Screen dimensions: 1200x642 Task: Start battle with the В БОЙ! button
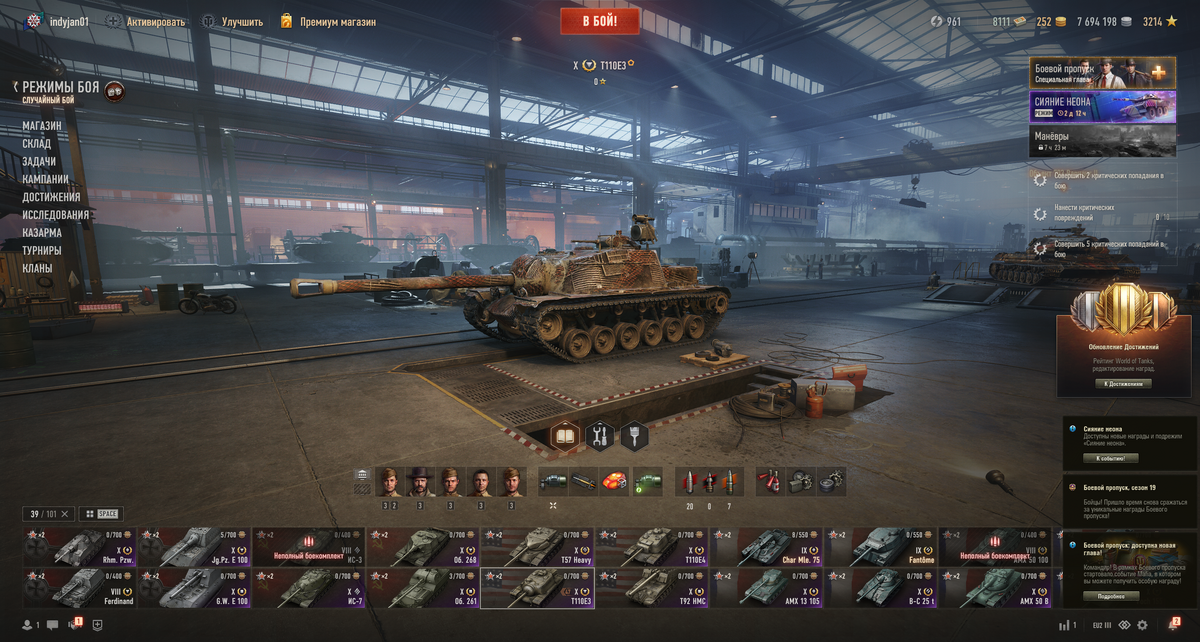[x=599, y=21]
